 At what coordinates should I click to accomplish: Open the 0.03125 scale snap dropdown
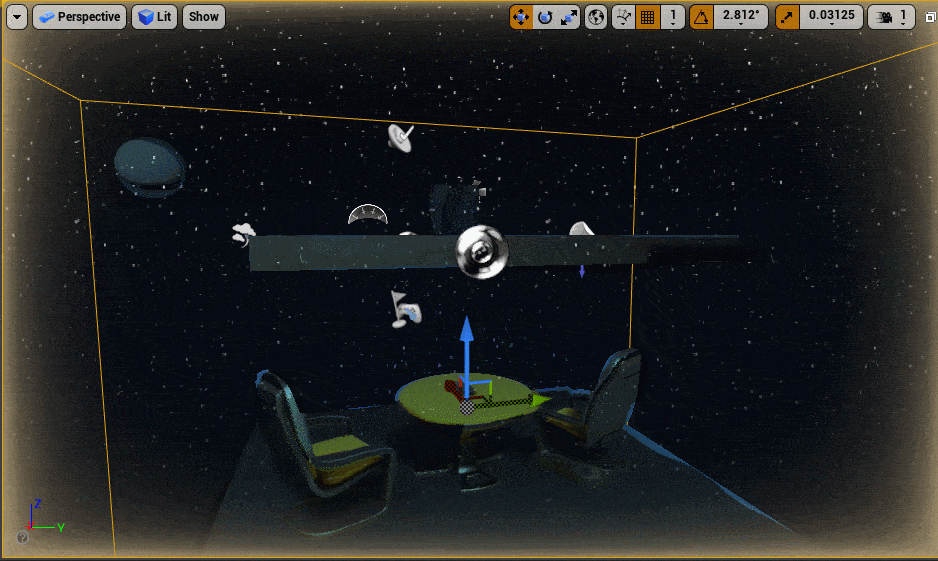pyautogui.click(x=831, y=17)
